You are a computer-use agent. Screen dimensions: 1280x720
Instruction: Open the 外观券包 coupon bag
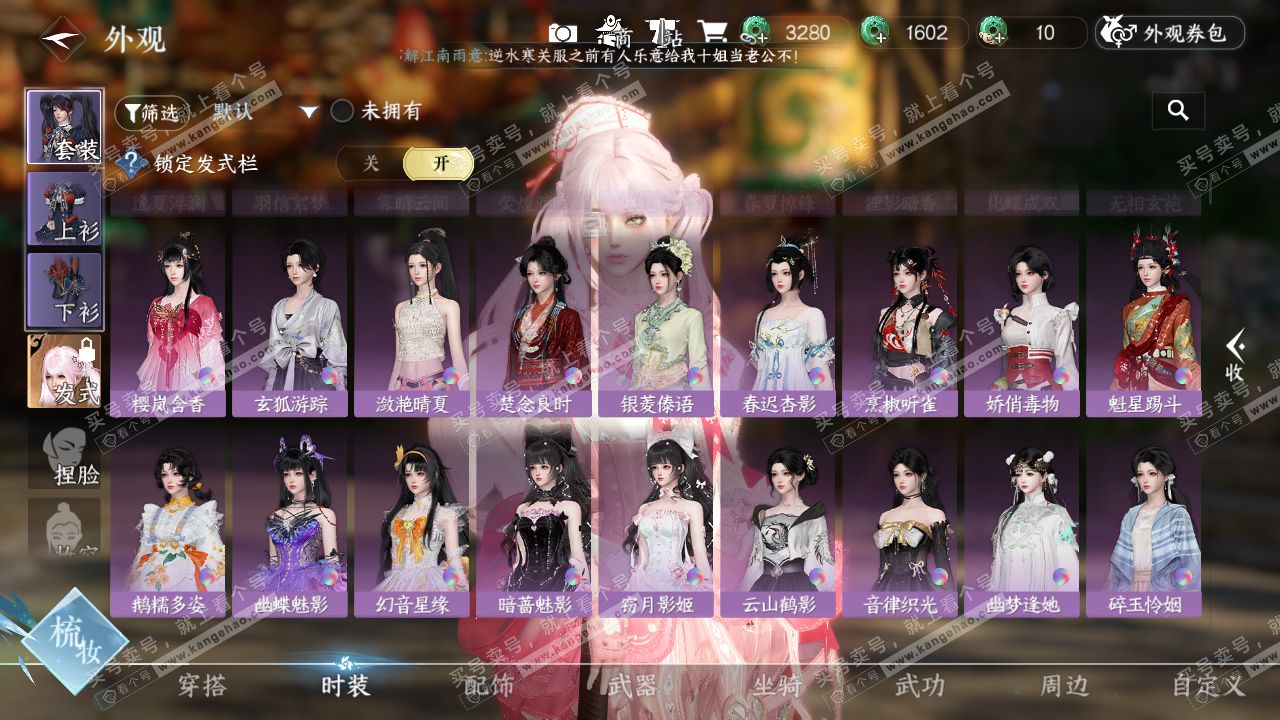point(1170,33)
